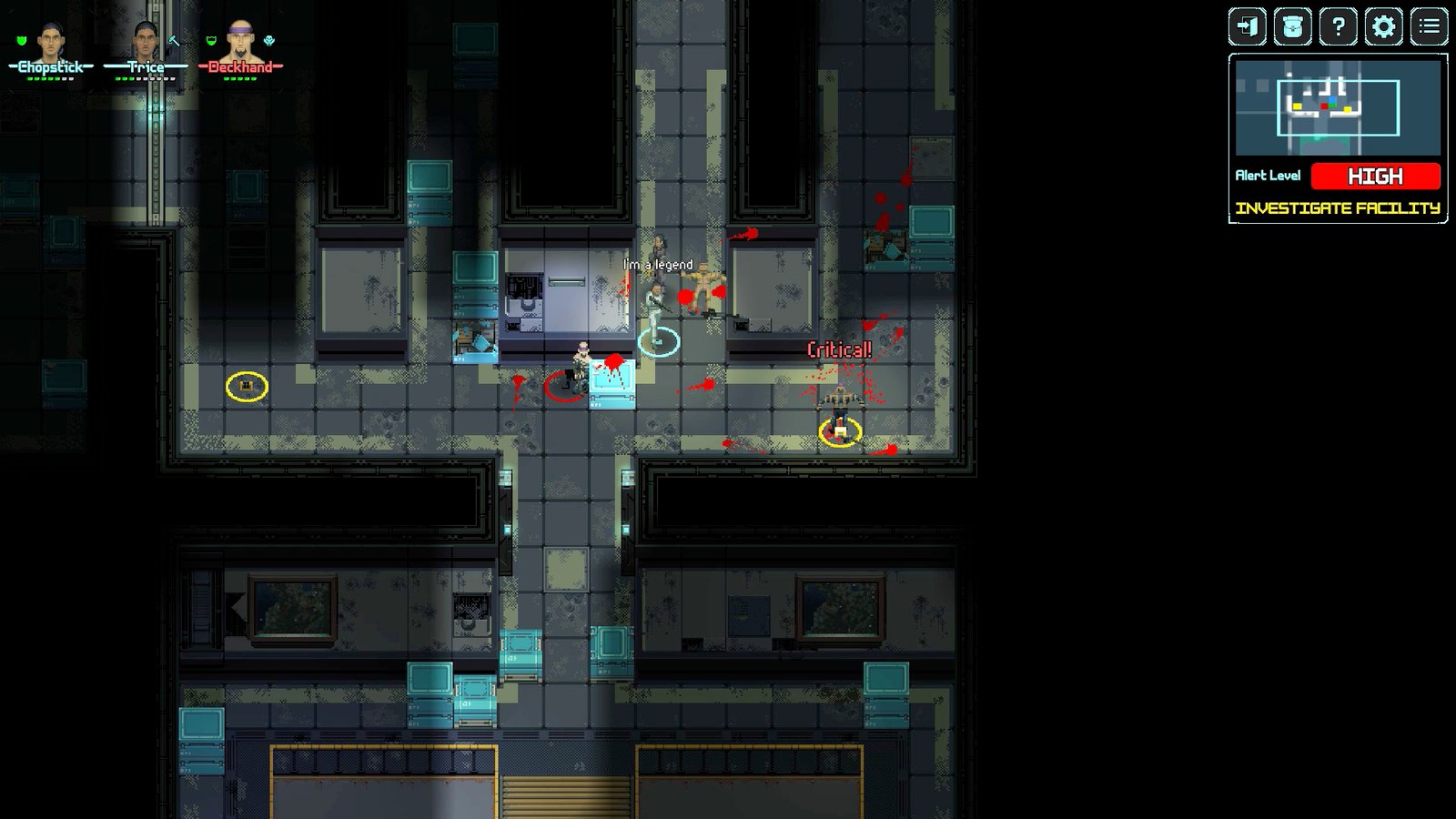Click Trice's green health bar segments
Screen dimensions: 1456x819
(126, 78)
